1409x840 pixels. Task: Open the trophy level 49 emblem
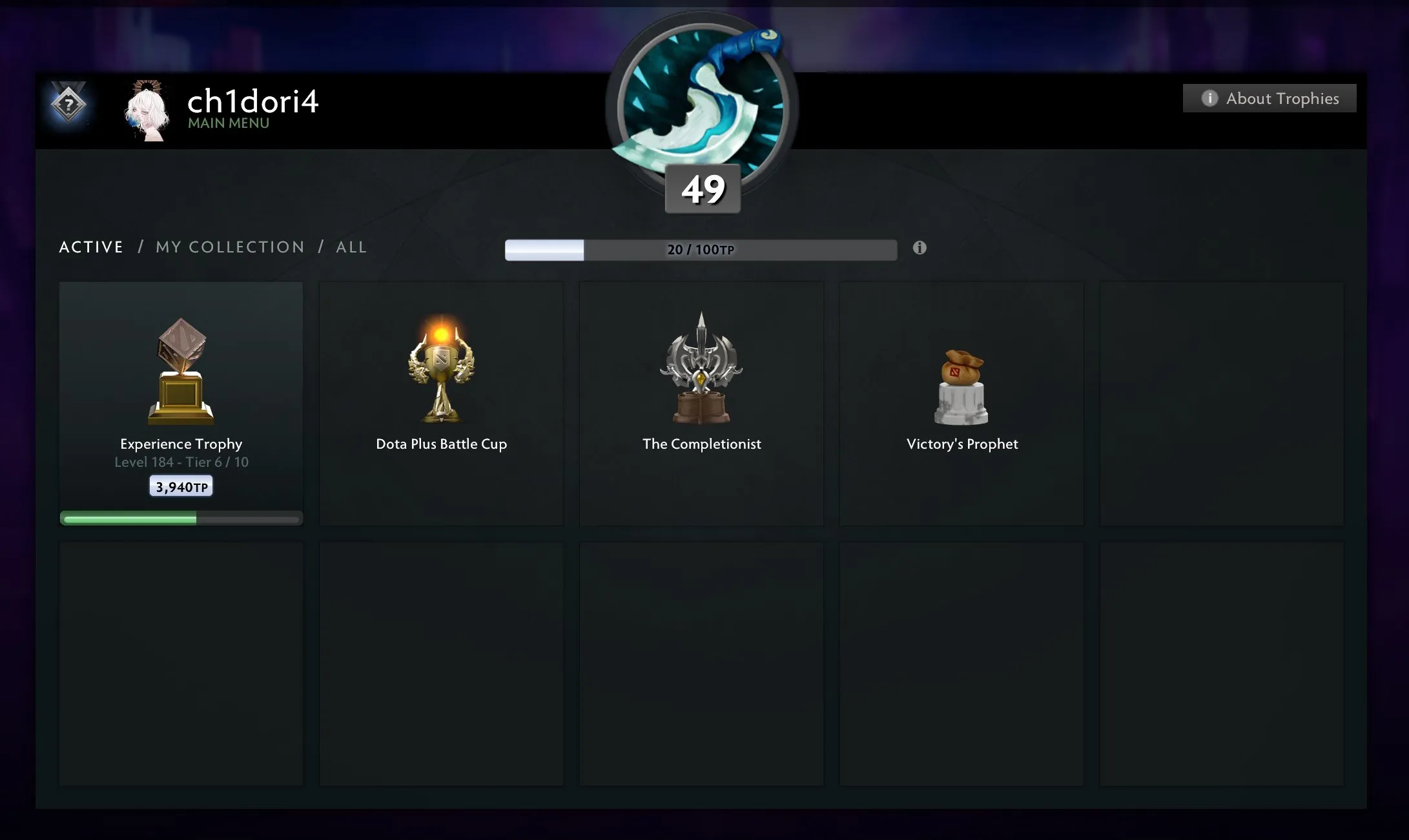point(702,110)
